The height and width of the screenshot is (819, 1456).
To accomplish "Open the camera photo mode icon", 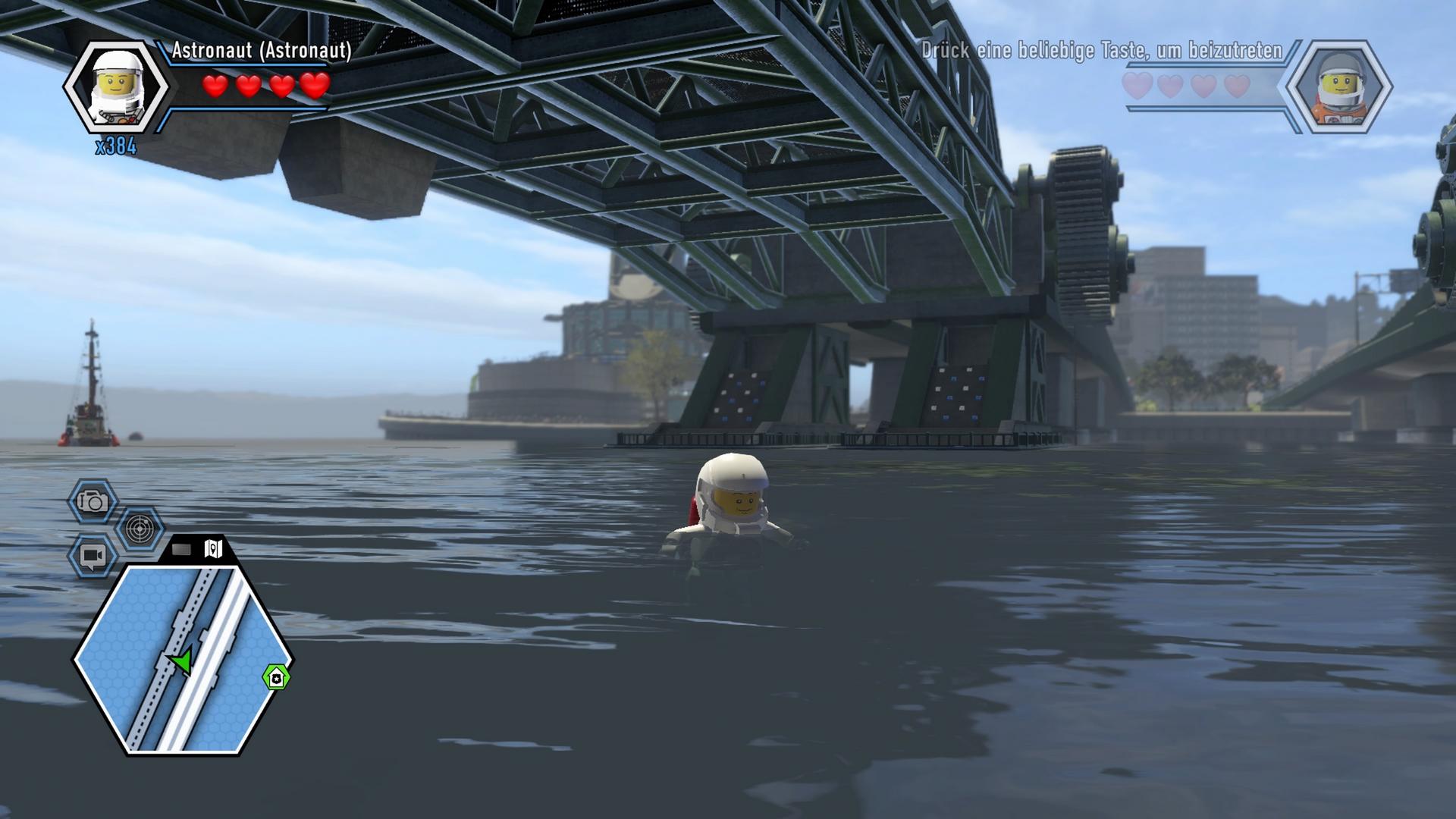I will point(93,501).
